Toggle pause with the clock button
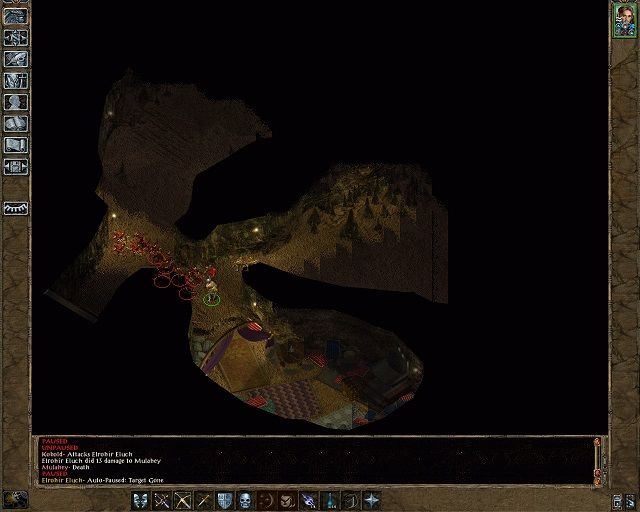 (x=15, y=499)
